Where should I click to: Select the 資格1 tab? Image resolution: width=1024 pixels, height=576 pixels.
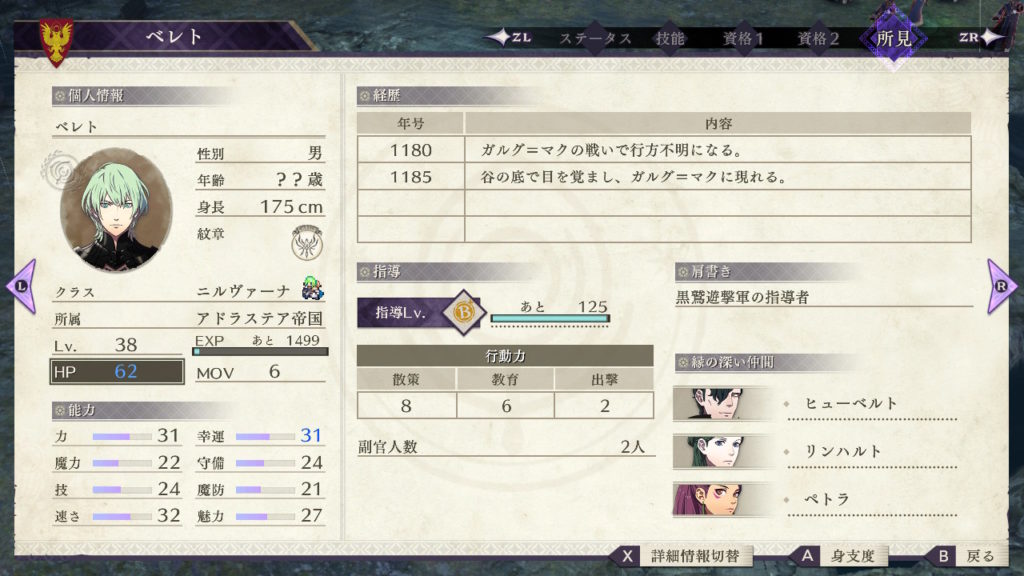[x=743, y=38]
